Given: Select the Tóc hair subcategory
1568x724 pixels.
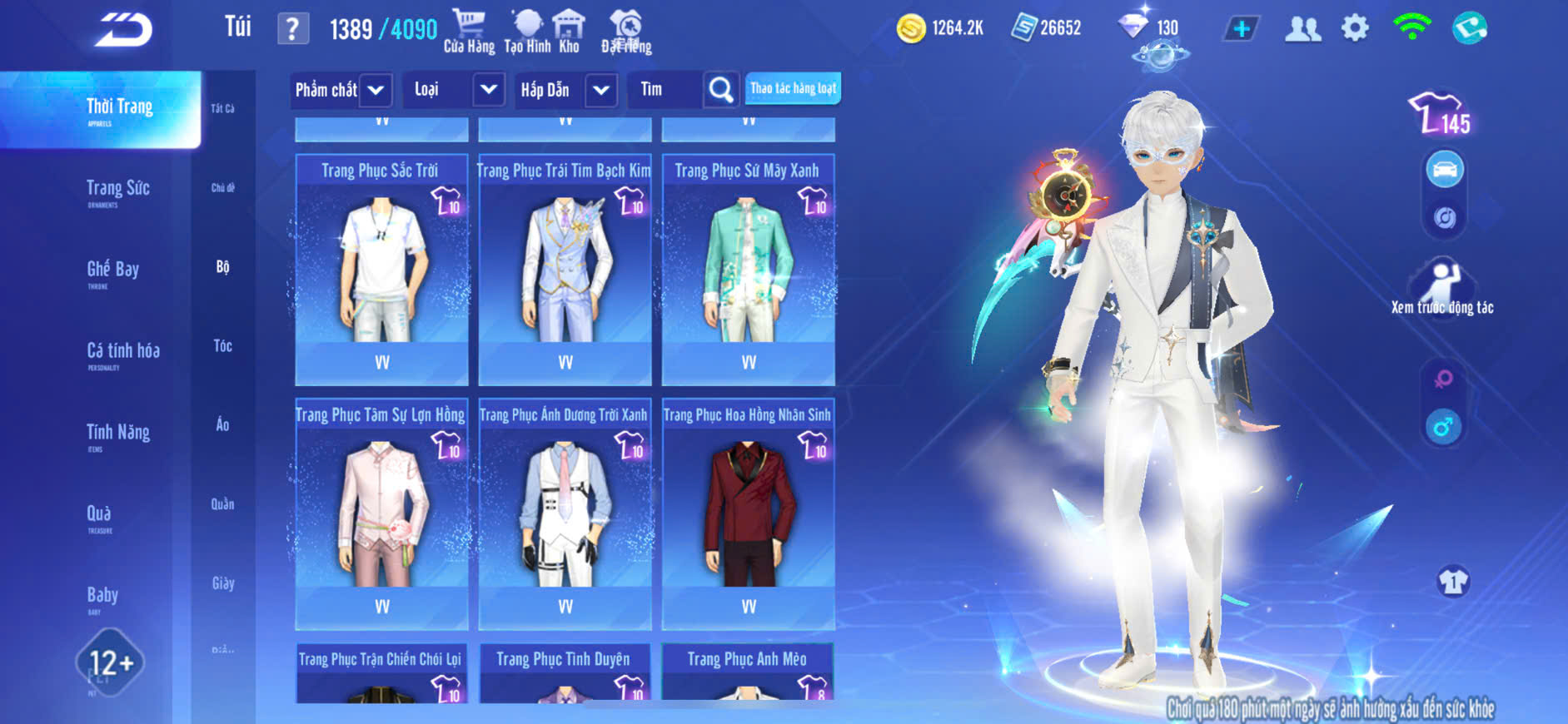Looking at the screenshot, I should click(x=222, y=346).
